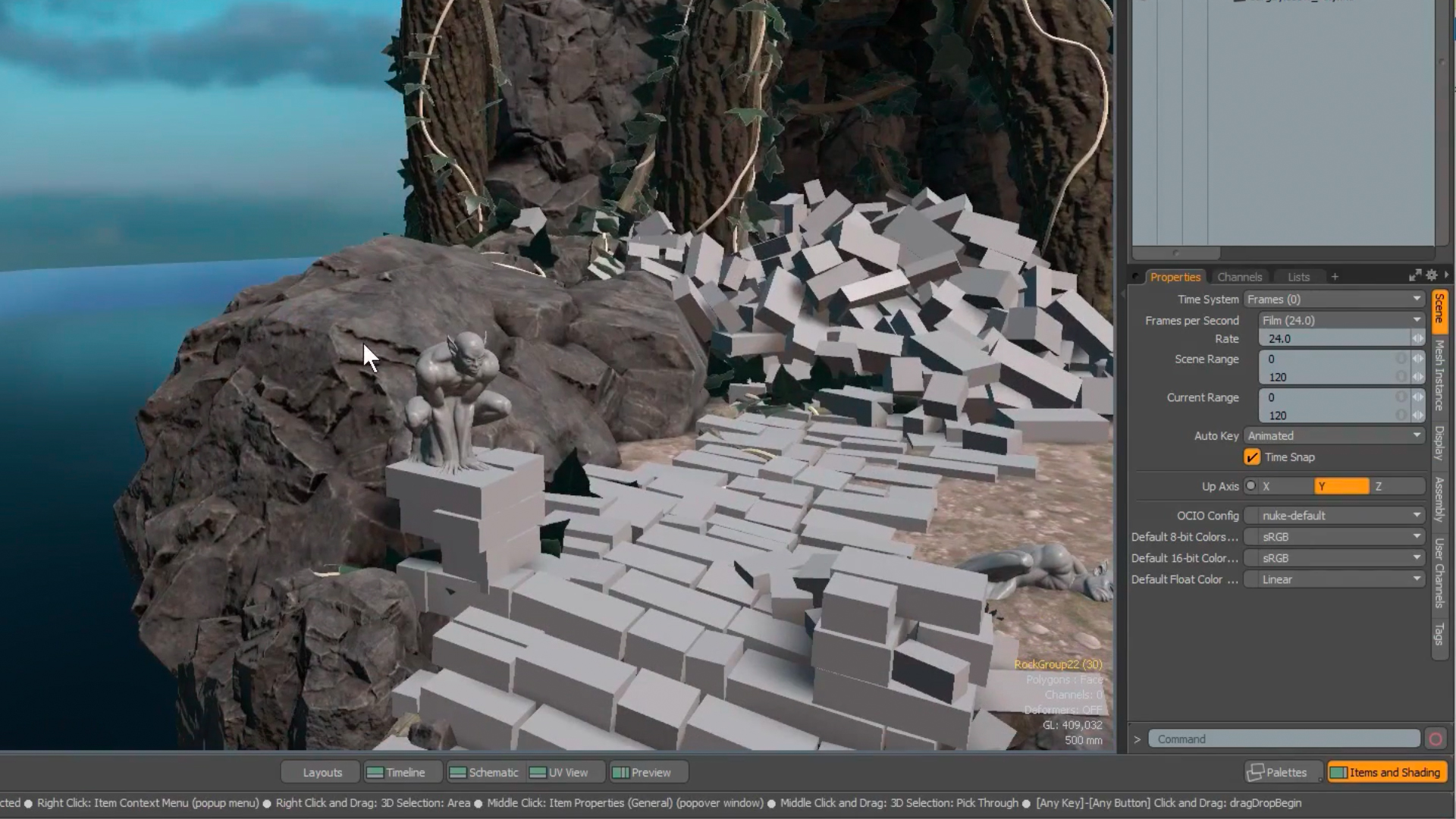Click the Layouts button
The image size is (1456, 819).
pos(322,772)
